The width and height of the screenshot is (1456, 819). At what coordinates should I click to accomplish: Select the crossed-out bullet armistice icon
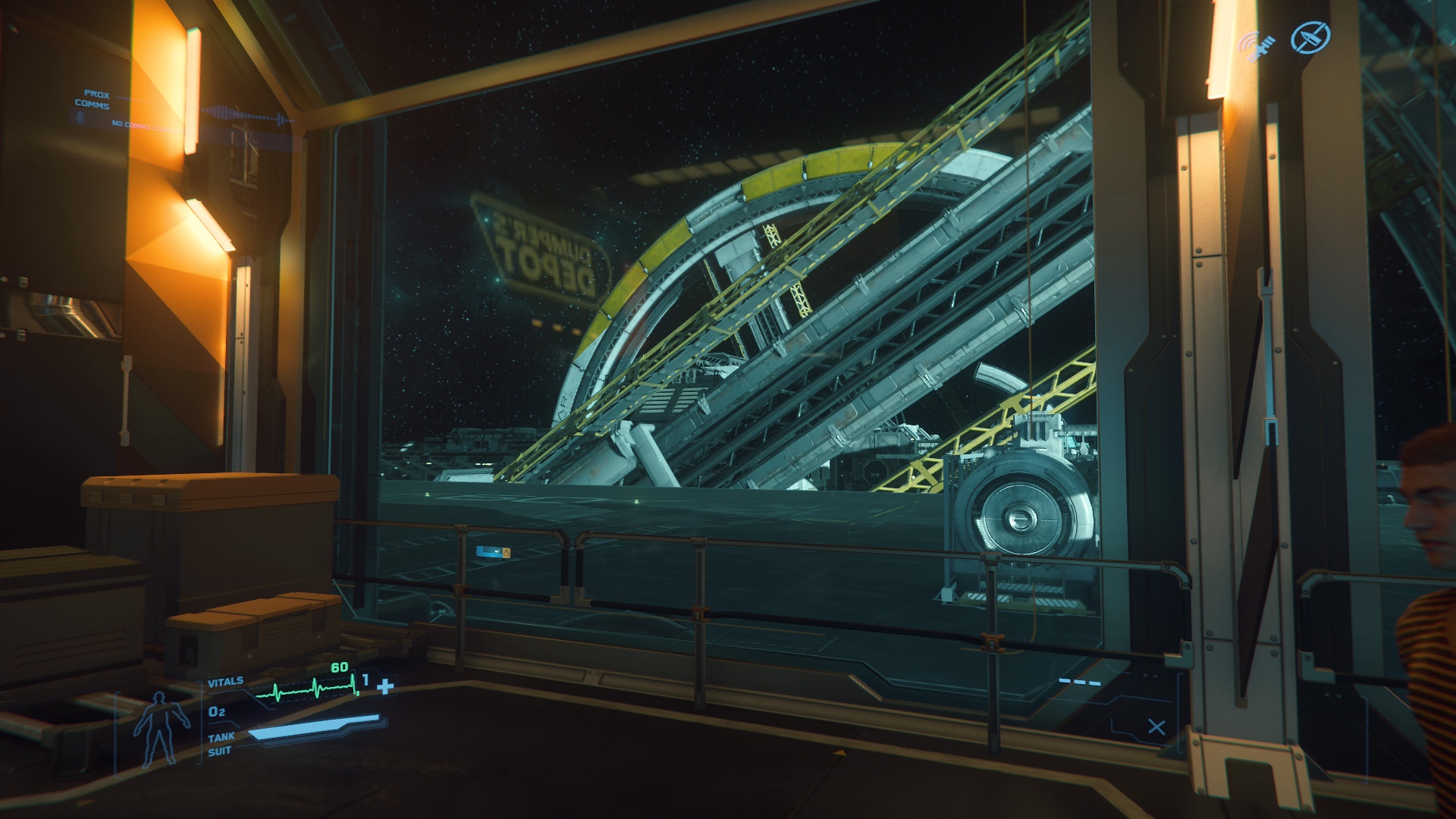click(1310, 37)
